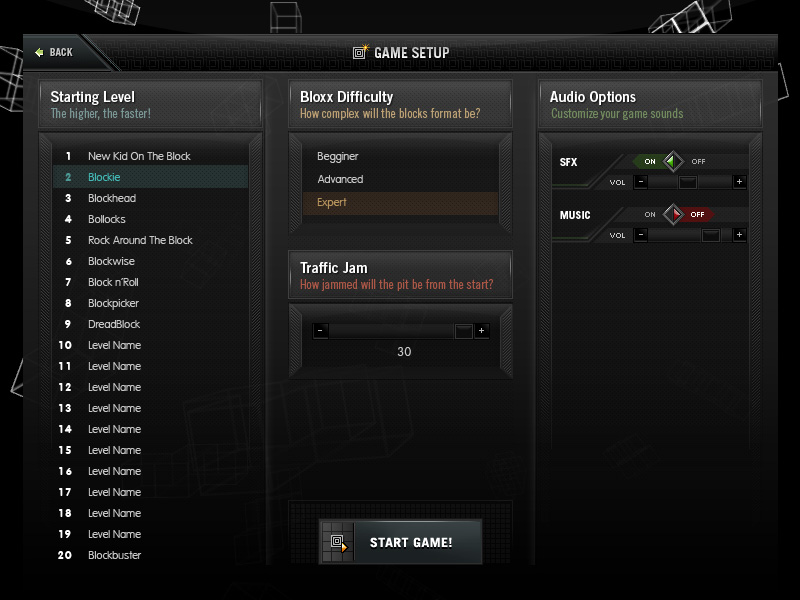Increase Traffic Jam with plus button
Image resolution: width=800 pixels, height=600 pixels.
coord(481,331)
